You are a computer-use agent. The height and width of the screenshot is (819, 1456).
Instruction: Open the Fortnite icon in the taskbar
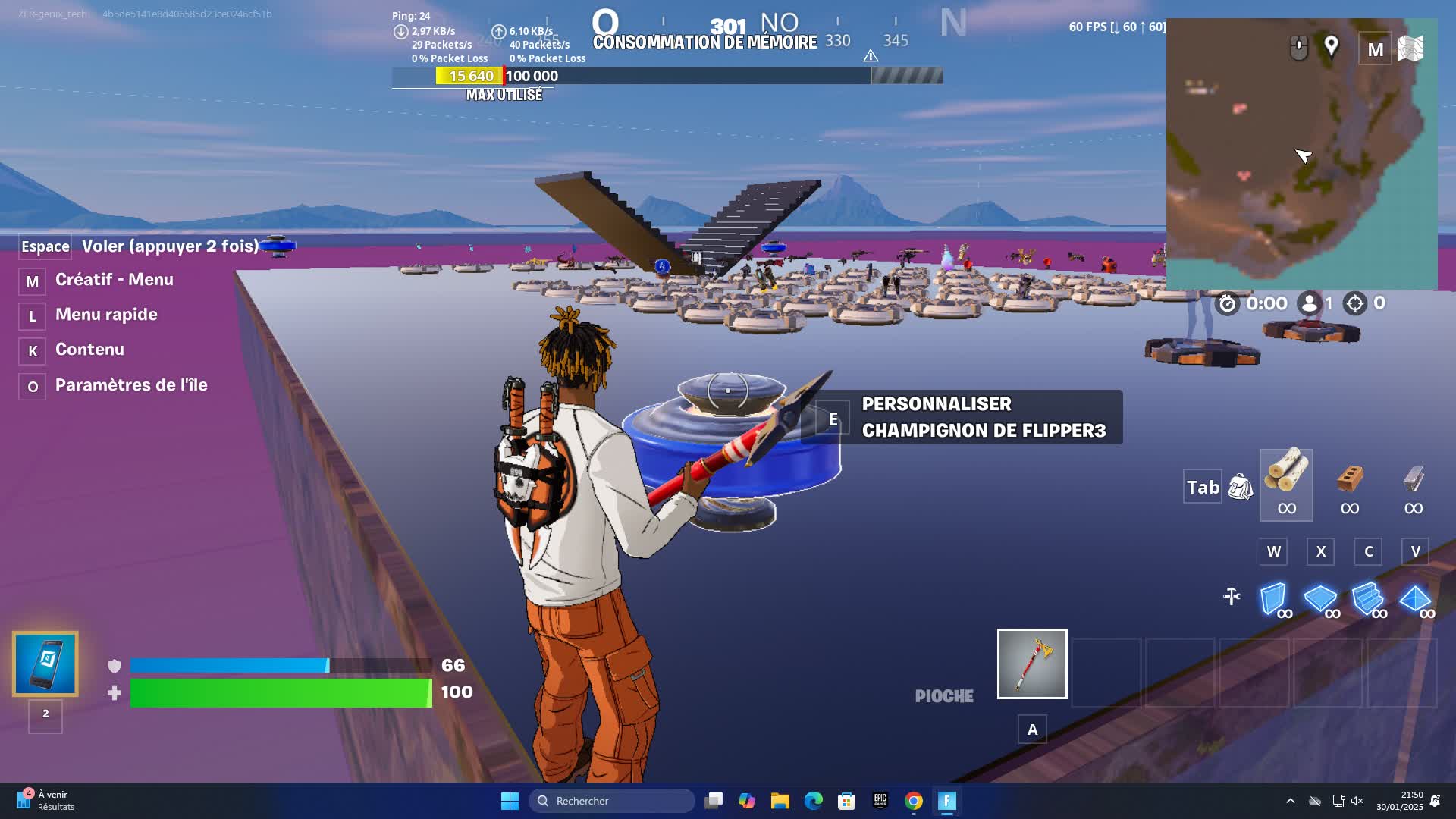[947, 801]
